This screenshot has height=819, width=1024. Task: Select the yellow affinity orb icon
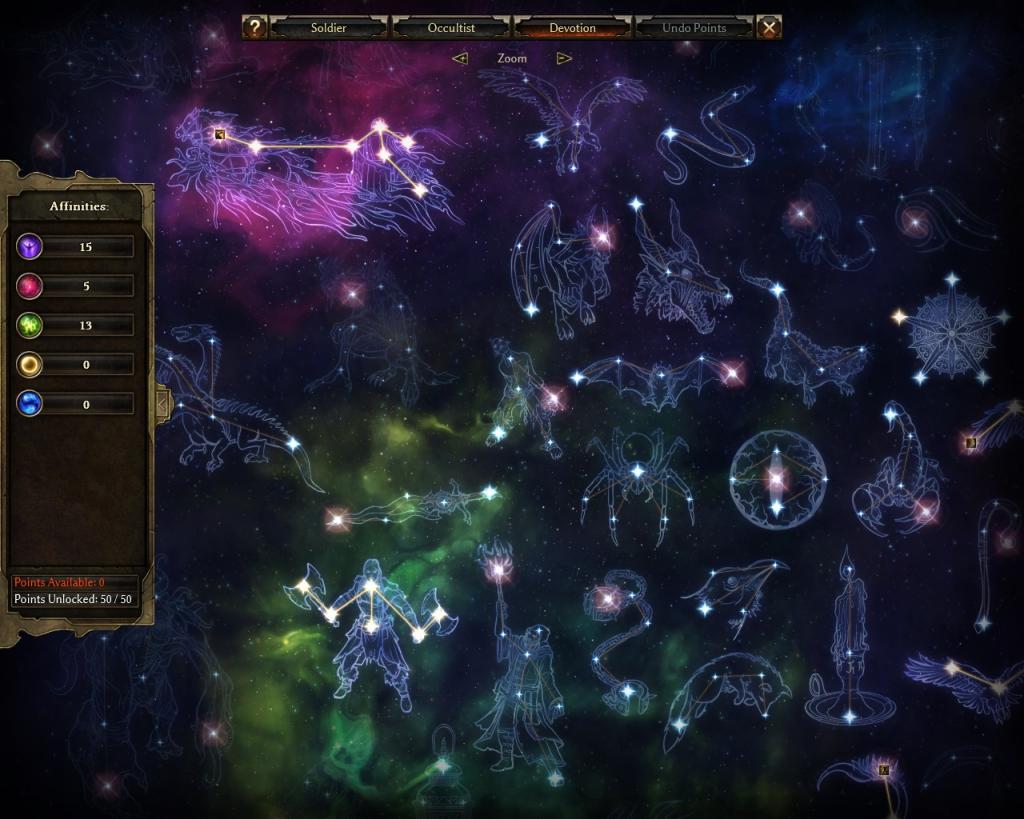pos(30,364)
